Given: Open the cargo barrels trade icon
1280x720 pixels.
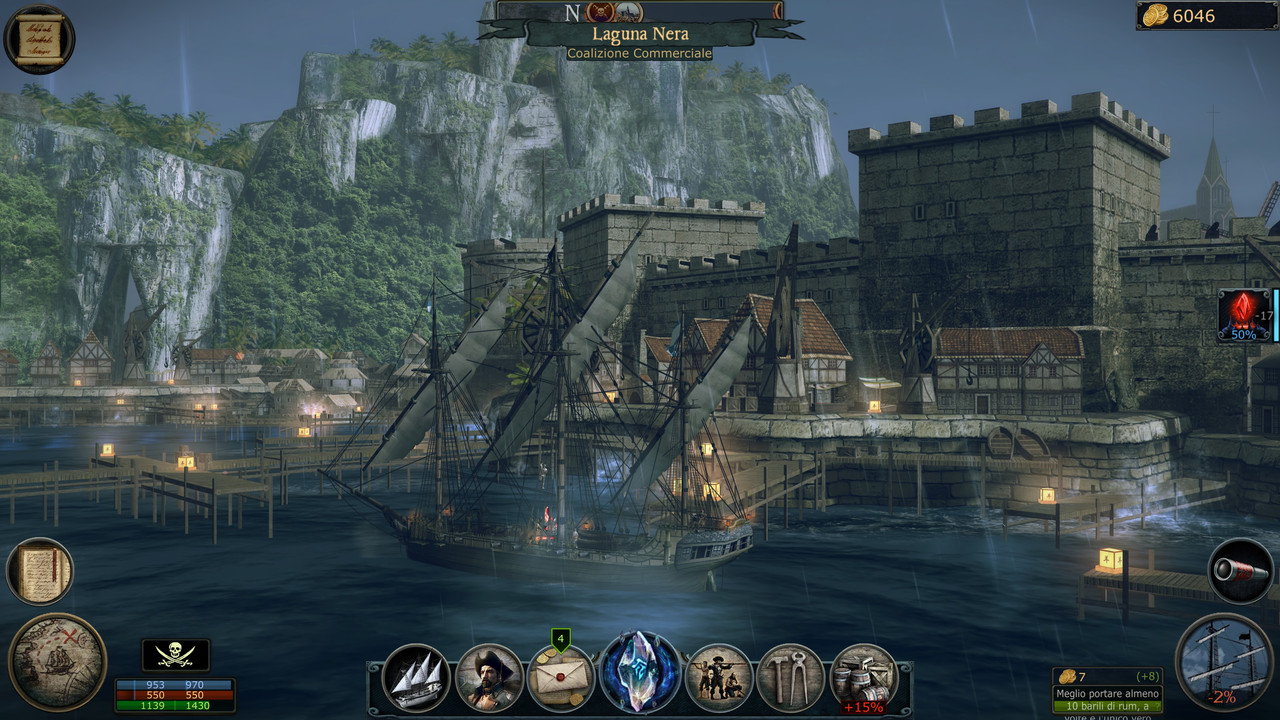Looking at the screenshot, I should pos(863,677).
